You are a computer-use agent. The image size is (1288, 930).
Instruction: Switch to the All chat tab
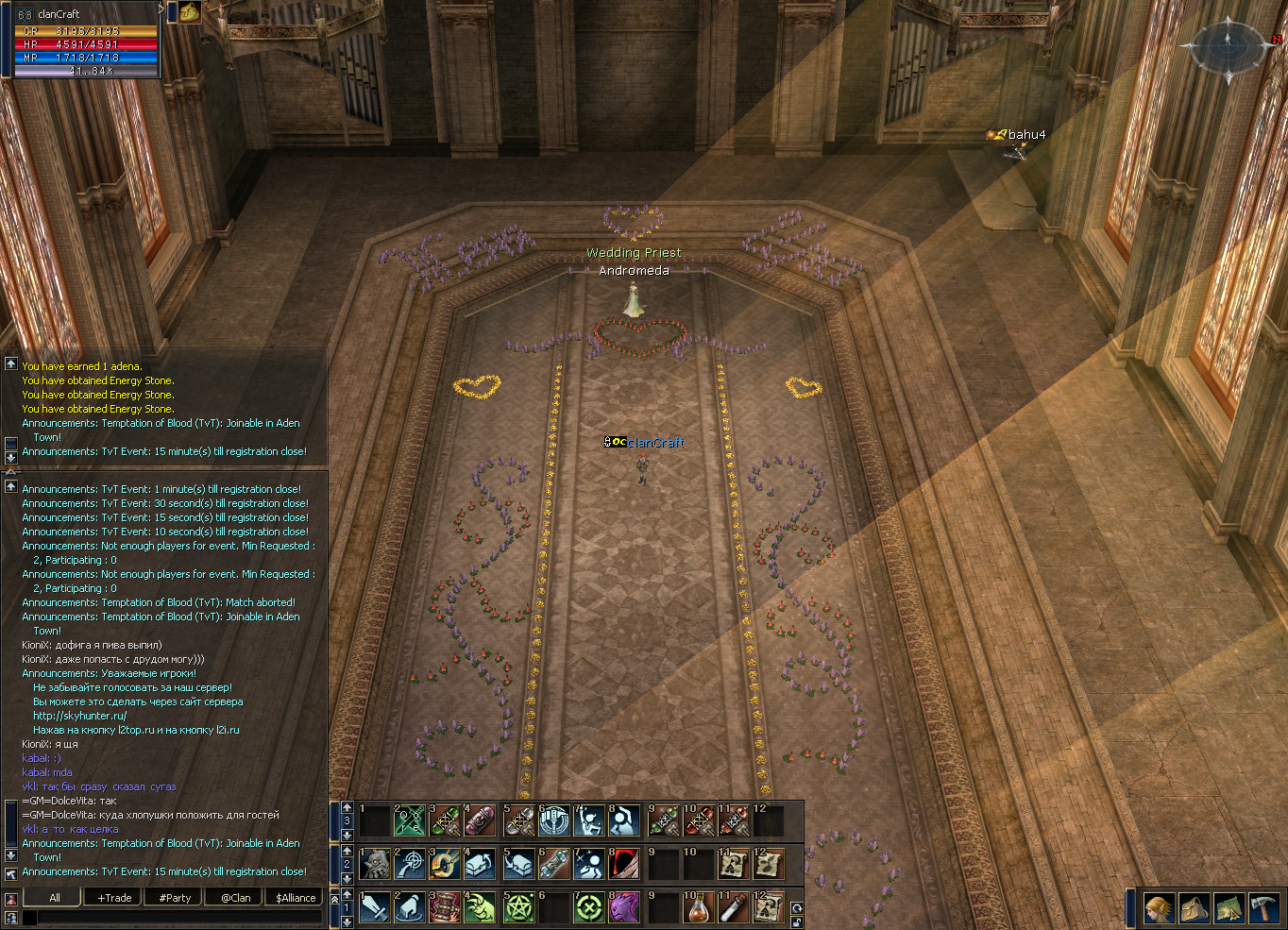[x=54, y=898]
